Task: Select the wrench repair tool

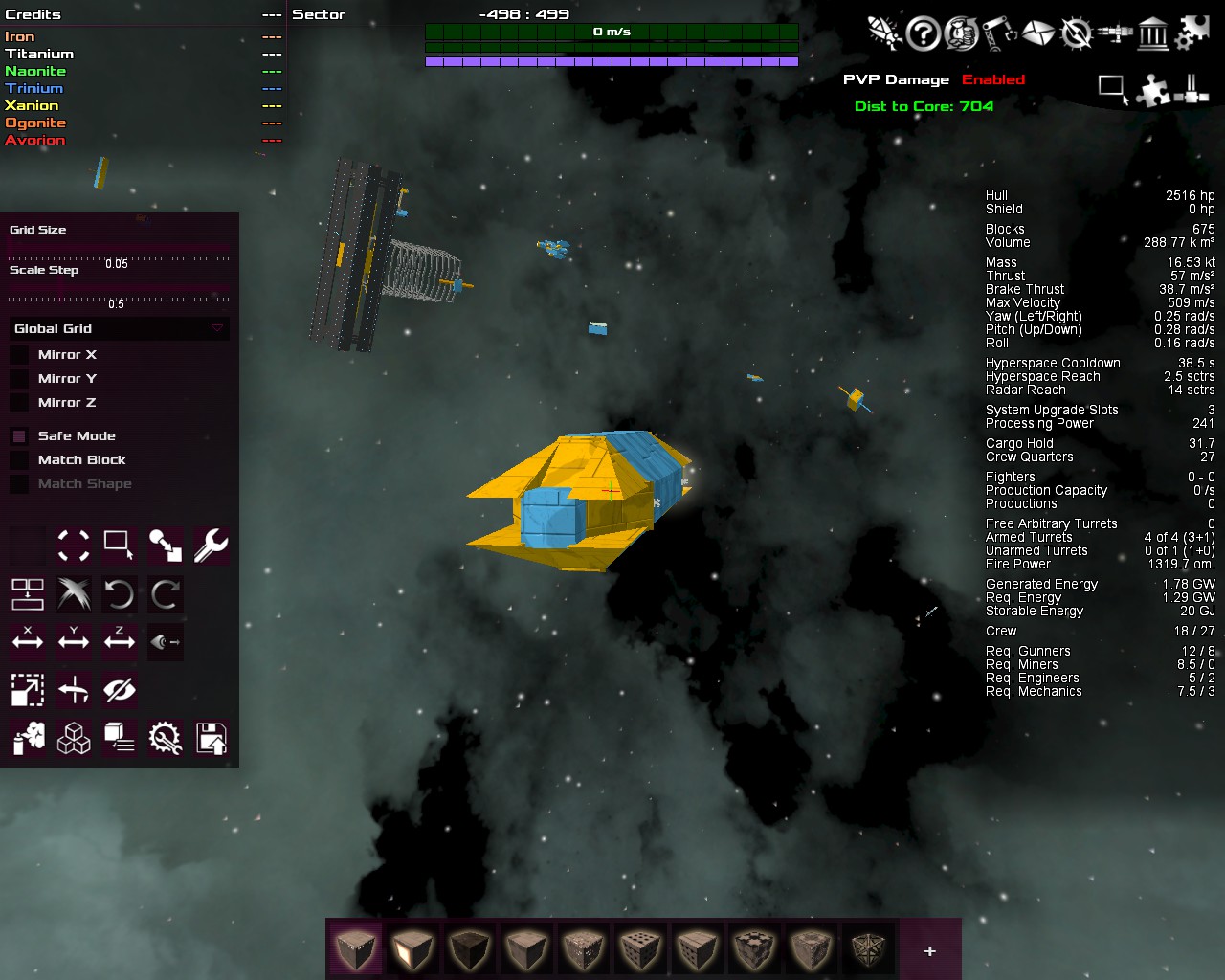Action: [211, 546]
